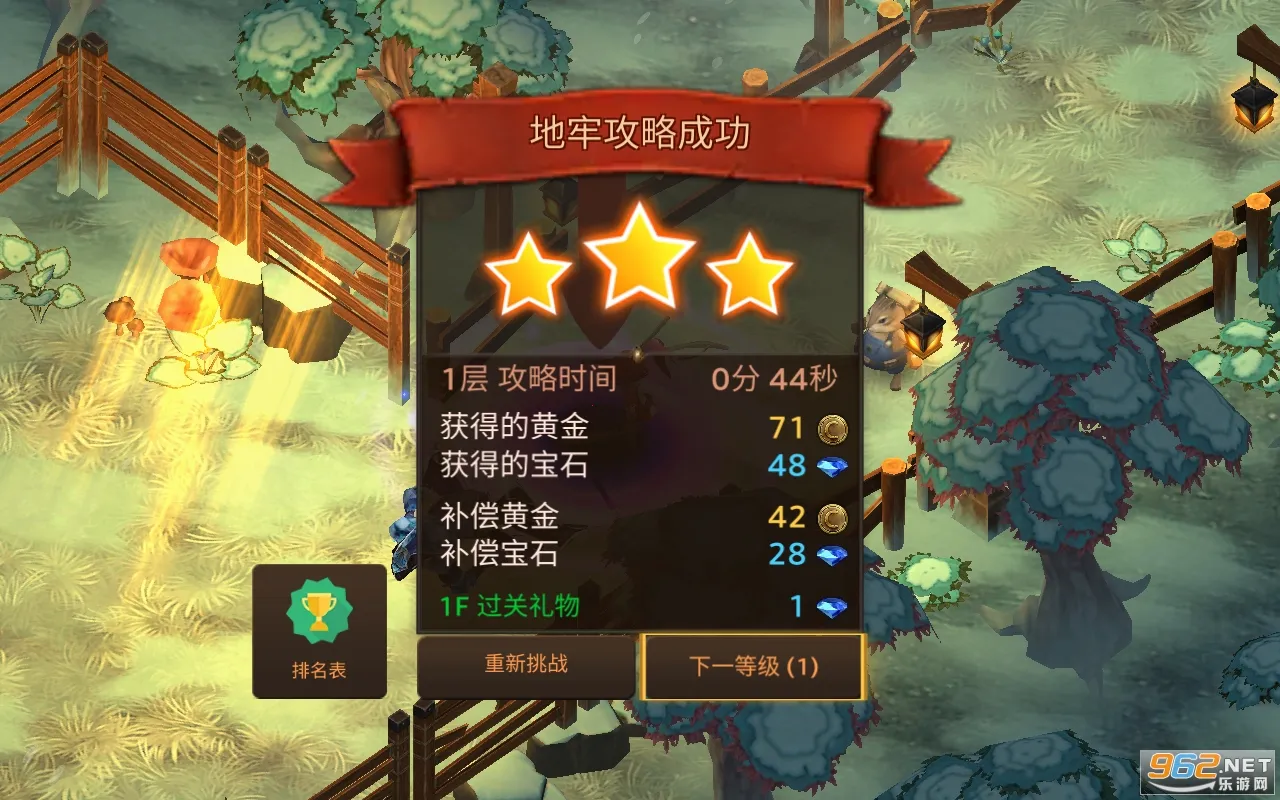
Task: Open the 排名表 trophy icon
Action: tap(320, 612)
